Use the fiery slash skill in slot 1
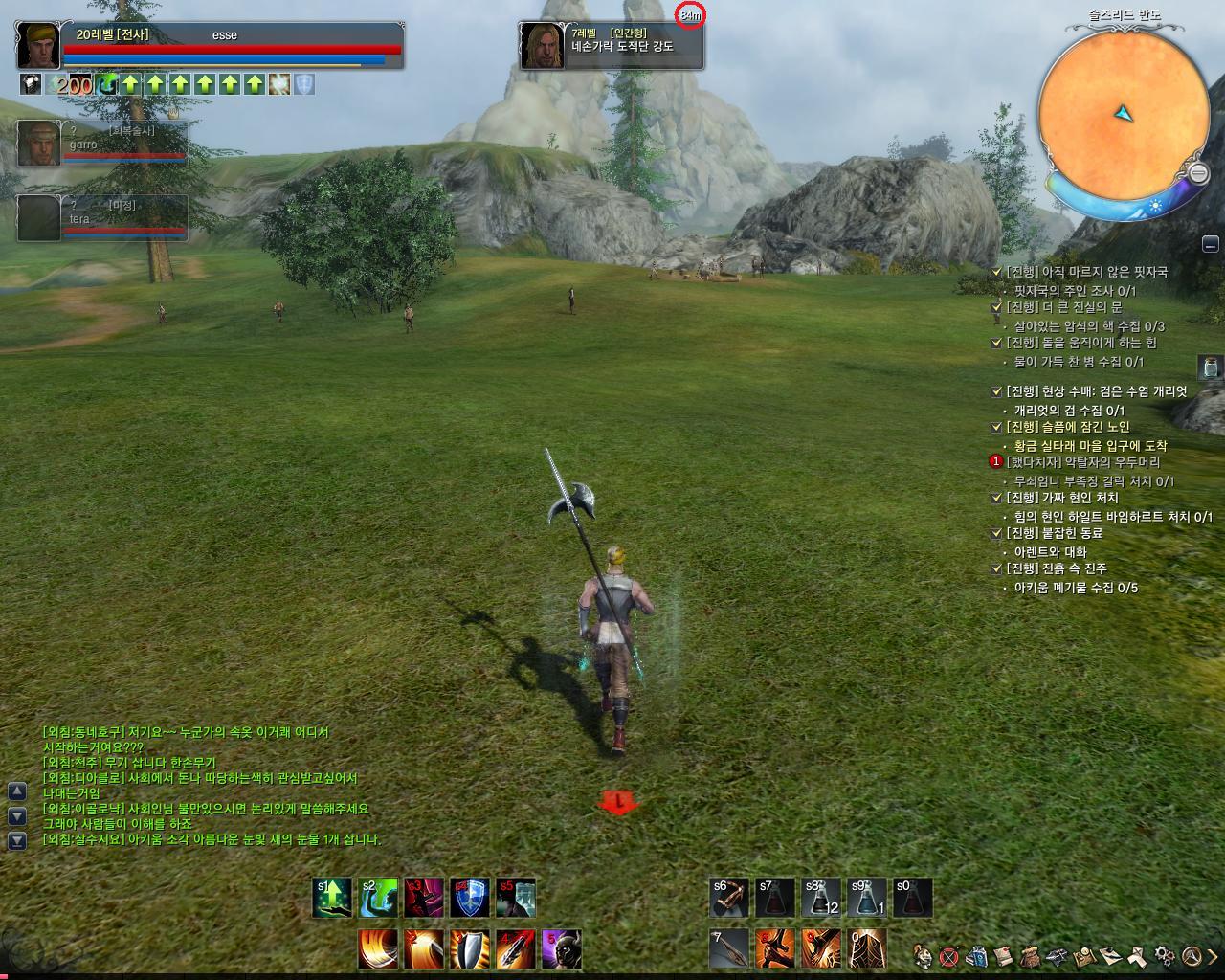 pos(378,948)
